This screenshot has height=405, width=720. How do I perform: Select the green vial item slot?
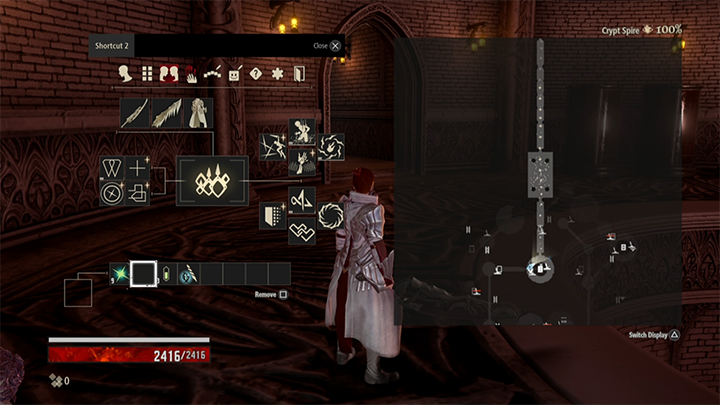click(x=166, y=273)
